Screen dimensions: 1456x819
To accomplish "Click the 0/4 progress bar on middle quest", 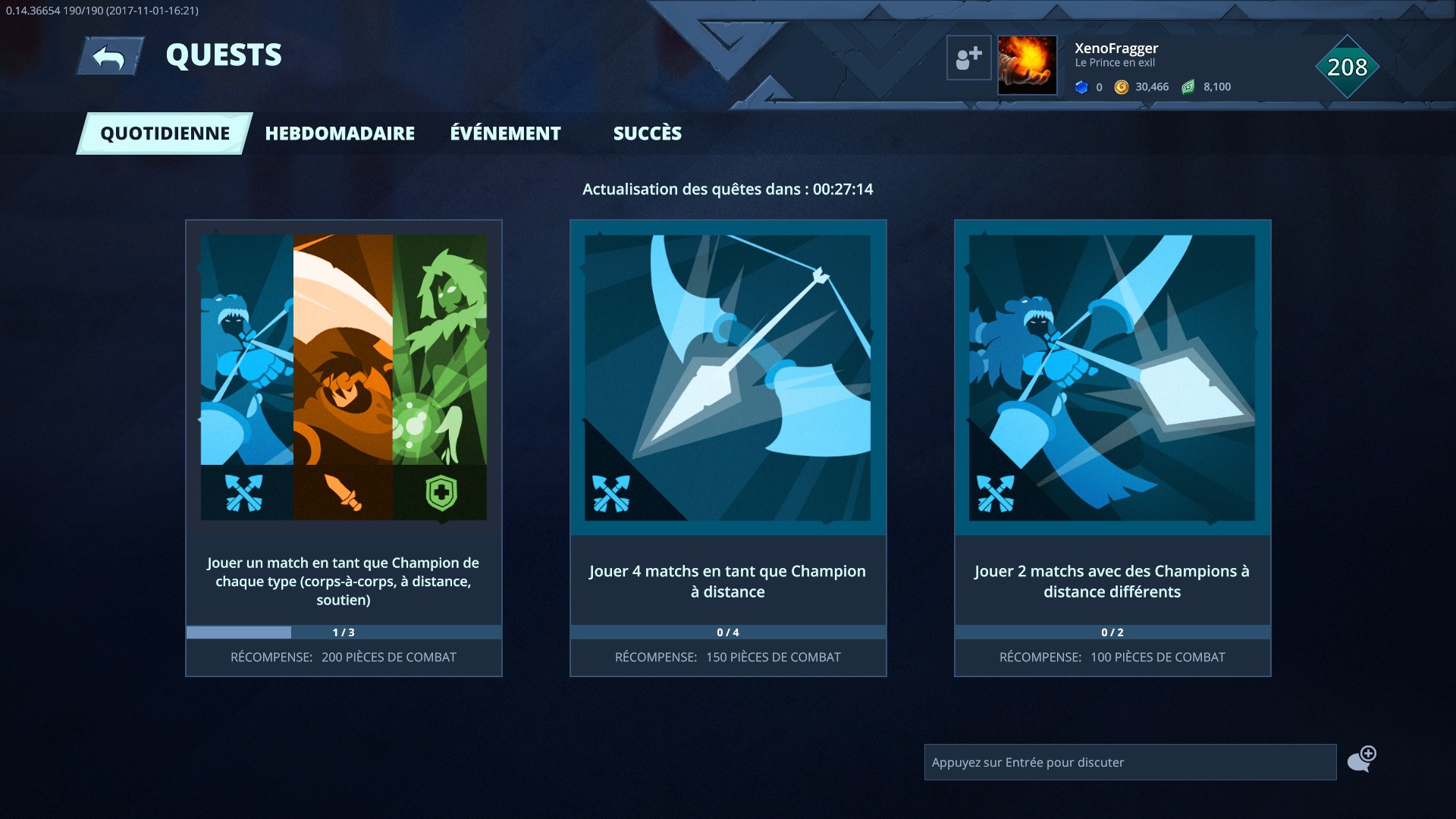I will pos(728,631).
